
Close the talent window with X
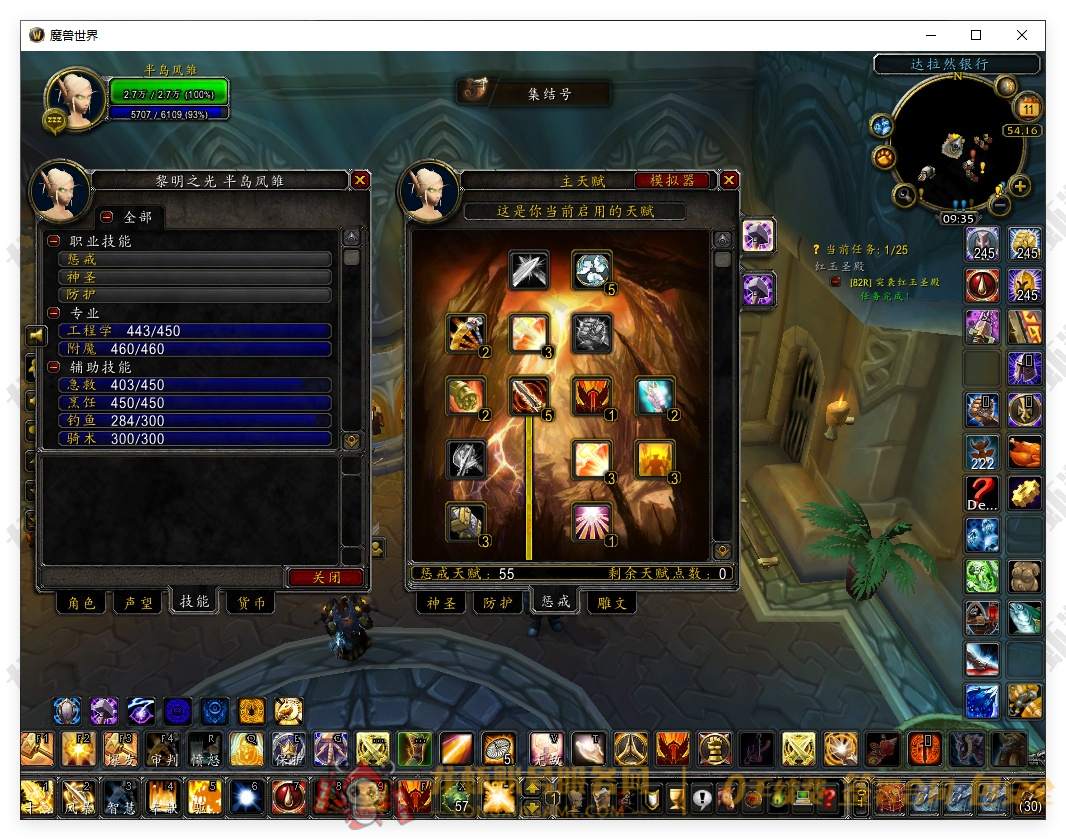(730, 180)
